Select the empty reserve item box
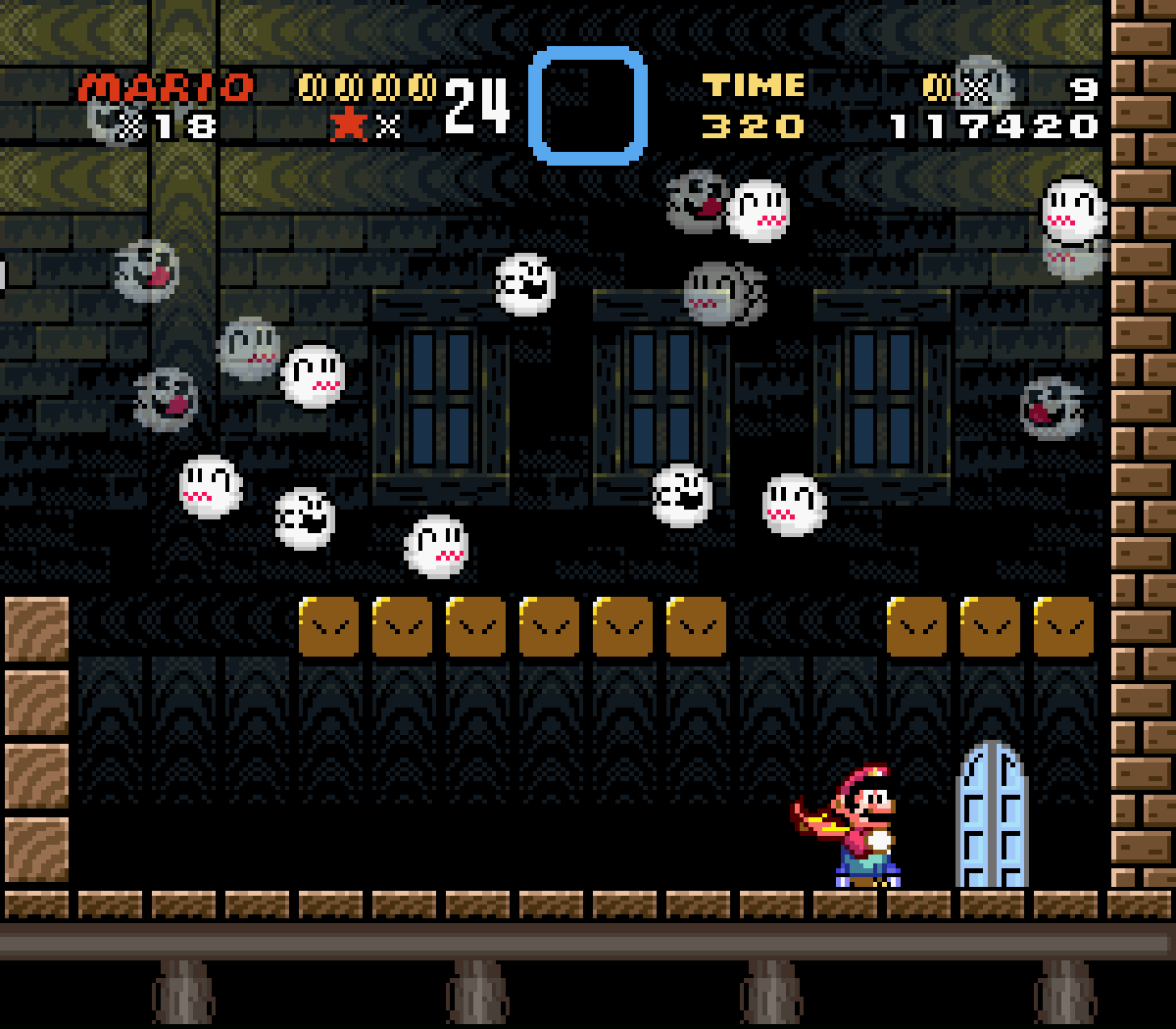The width and height of the screenshot is (1176, 1029). point(588,106)
